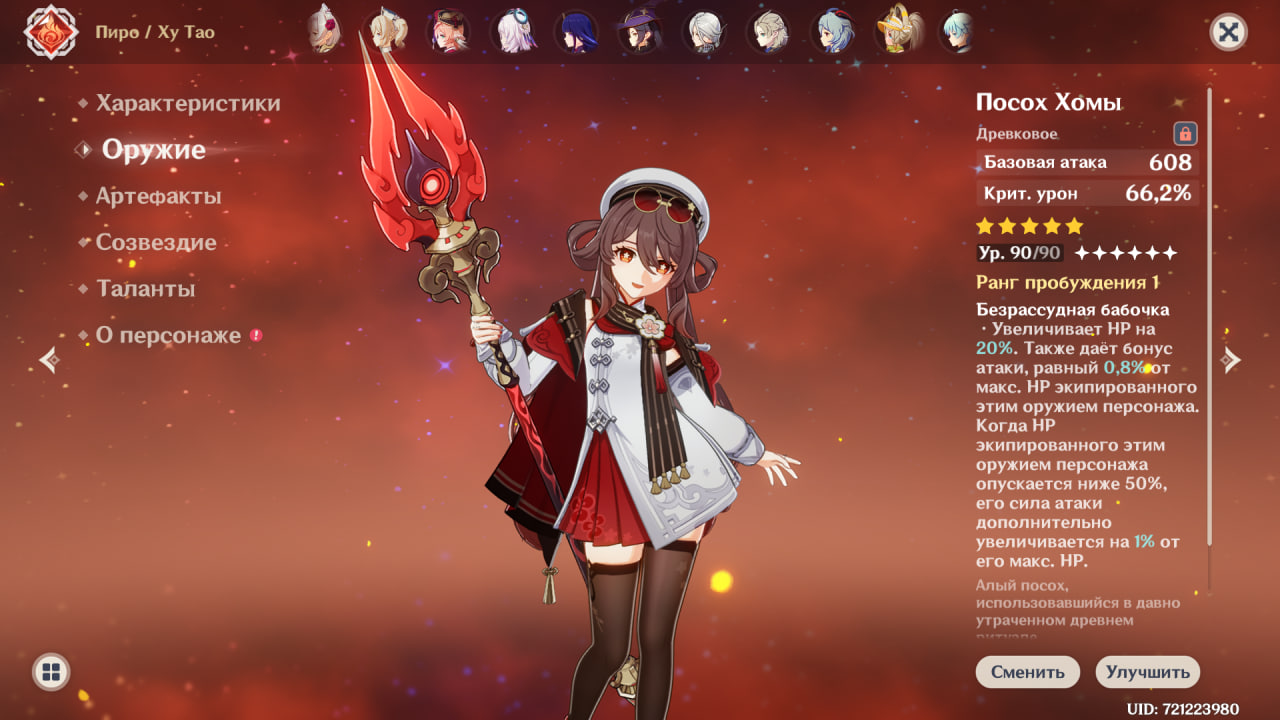Switch to the next character arrow

(x=1231, y=360)
